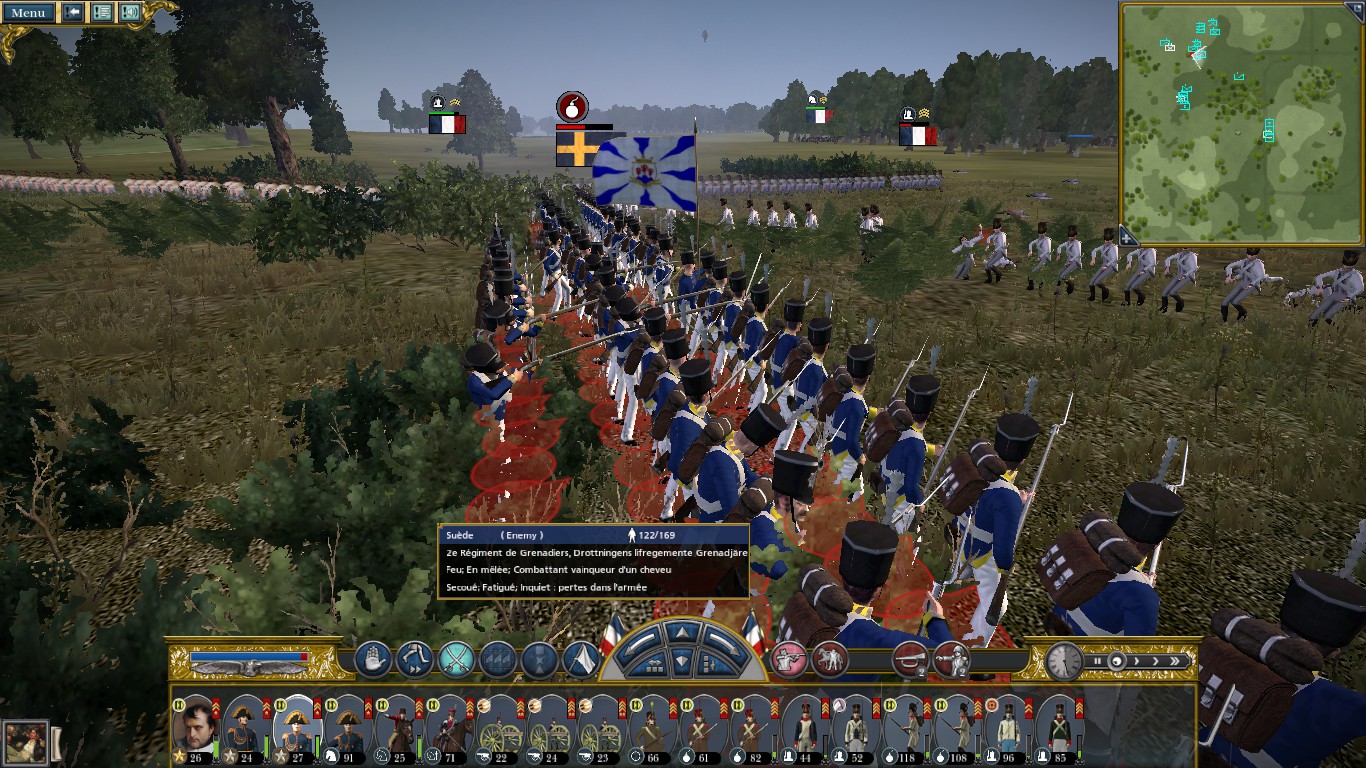The height and width of the screenshot is (768, 1366).
Task: Toggle fire at will musketeer icon
Action: [x=788, y=659]
